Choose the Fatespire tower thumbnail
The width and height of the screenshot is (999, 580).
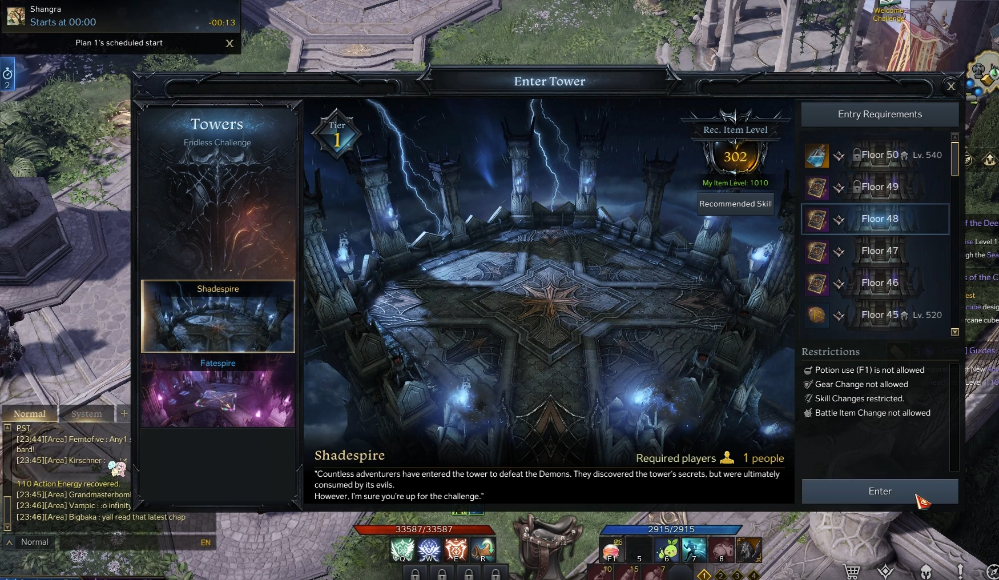(217, 391)
